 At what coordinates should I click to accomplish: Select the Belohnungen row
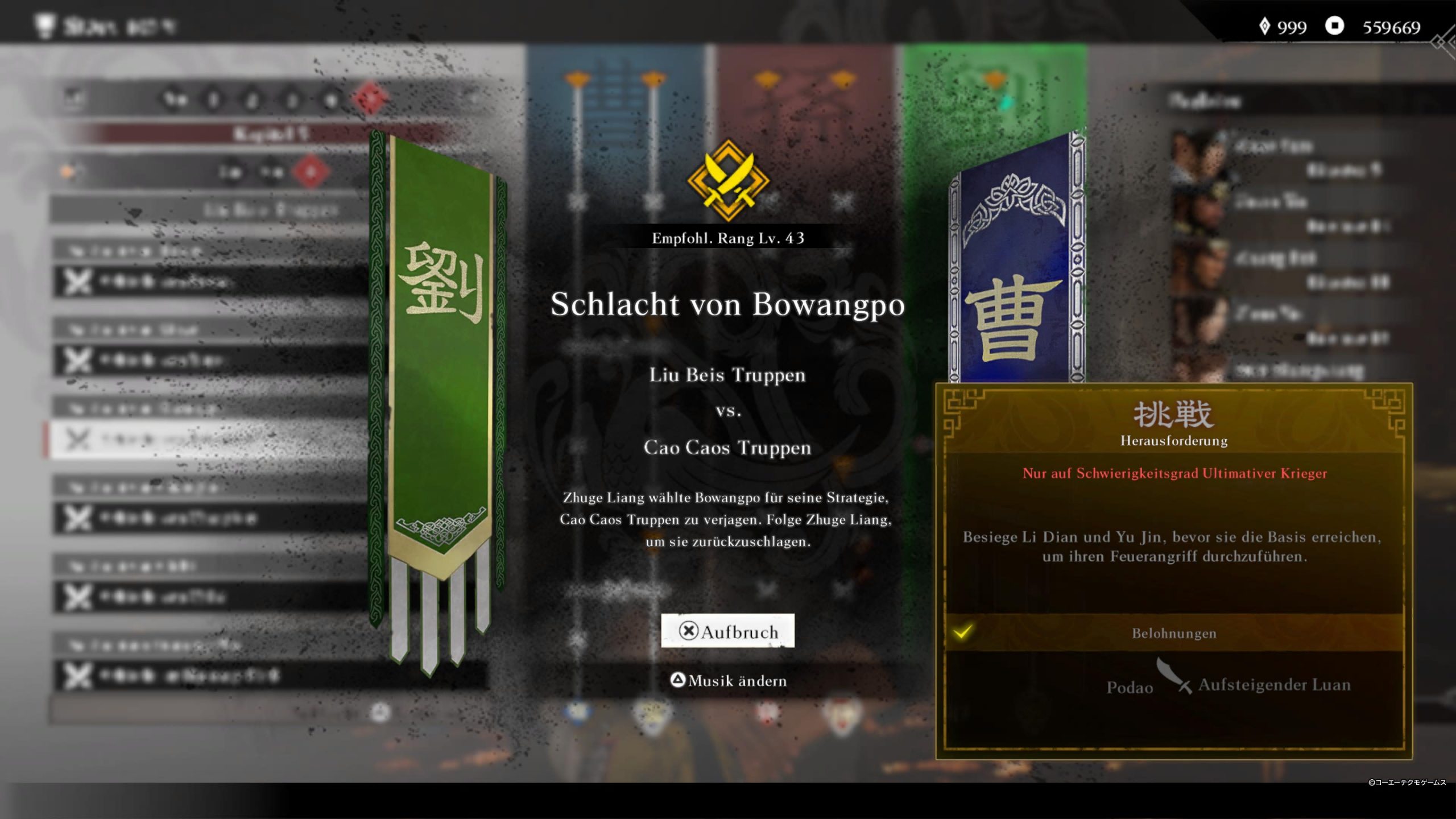coord(1173,633)
